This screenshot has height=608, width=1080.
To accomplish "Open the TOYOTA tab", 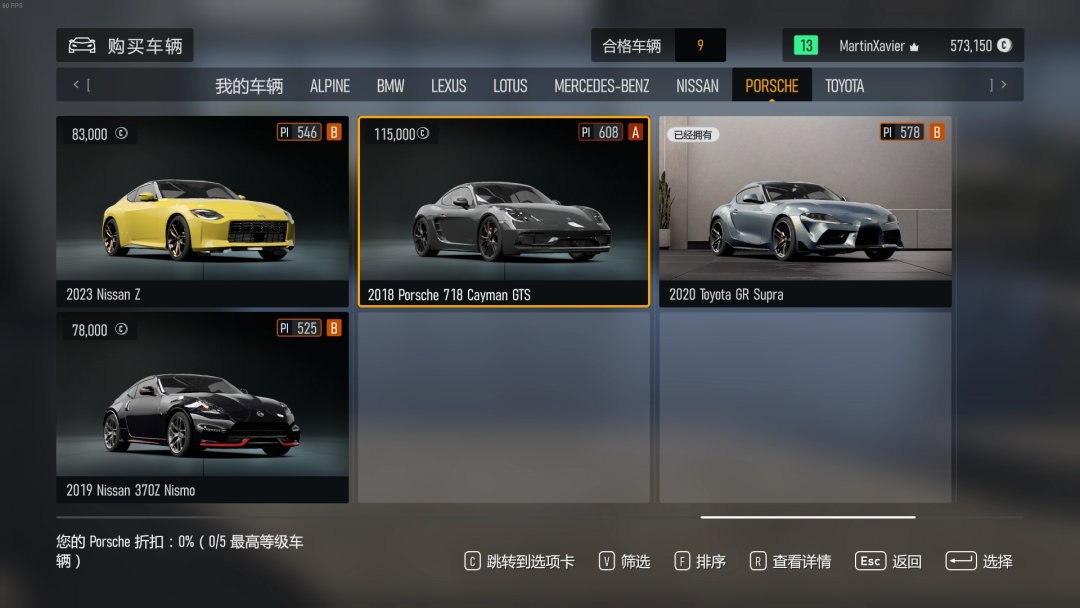I will point(844,86).
